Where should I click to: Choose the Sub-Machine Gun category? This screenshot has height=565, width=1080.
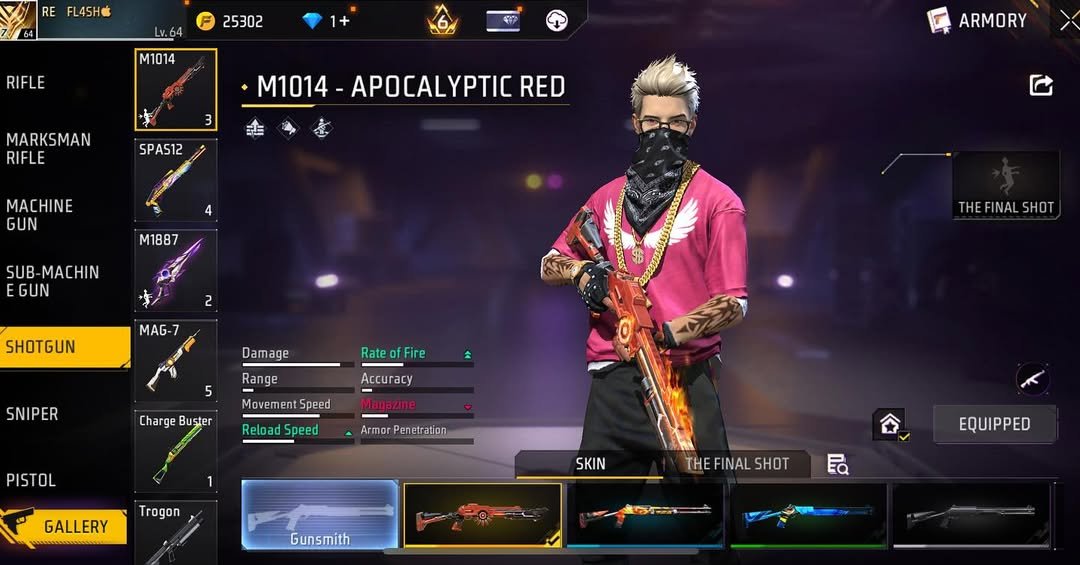point(52,281)
